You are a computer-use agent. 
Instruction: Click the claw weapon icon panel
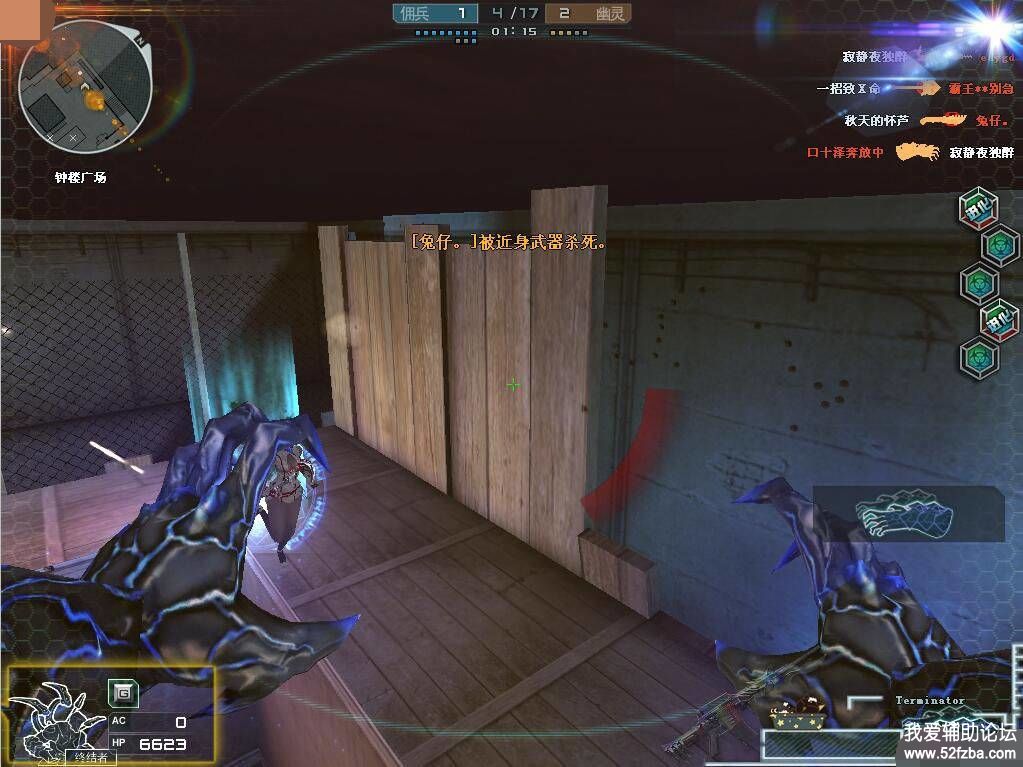point(907,513)
